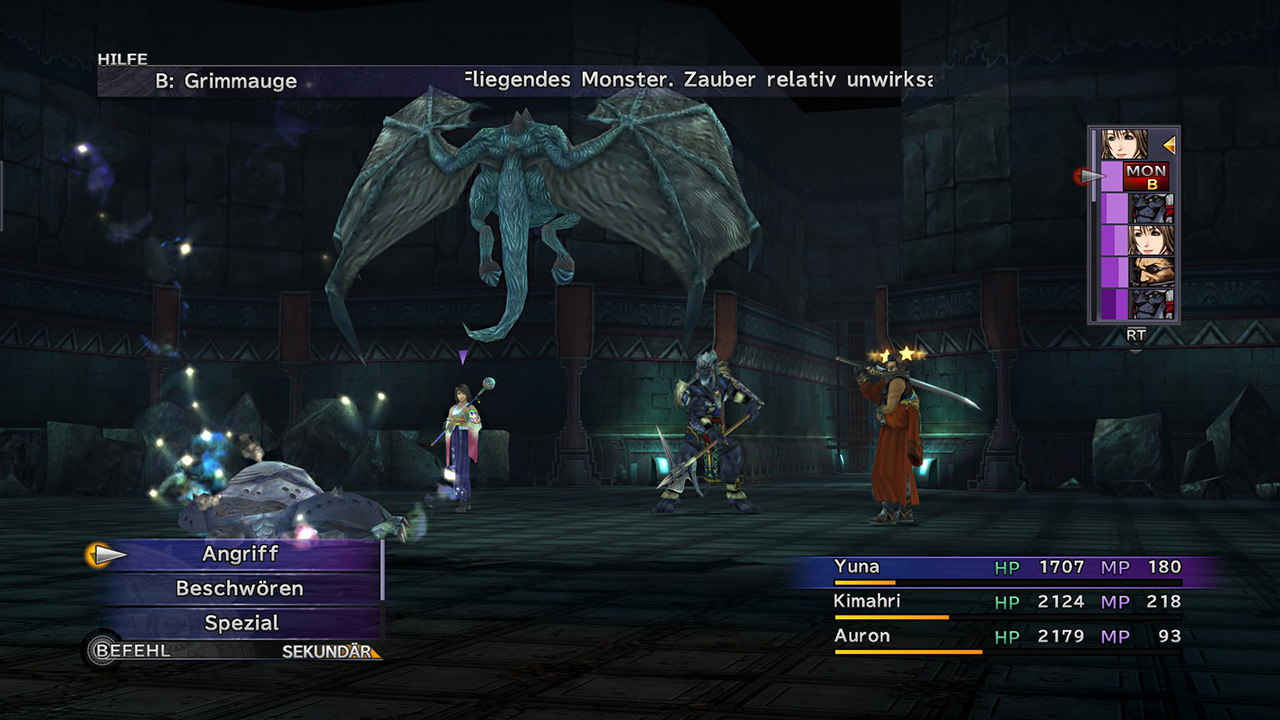Choose Kimahri's row in the party status list
Viewport: 1280px width, 720px height.
[x=1007, y=602]
